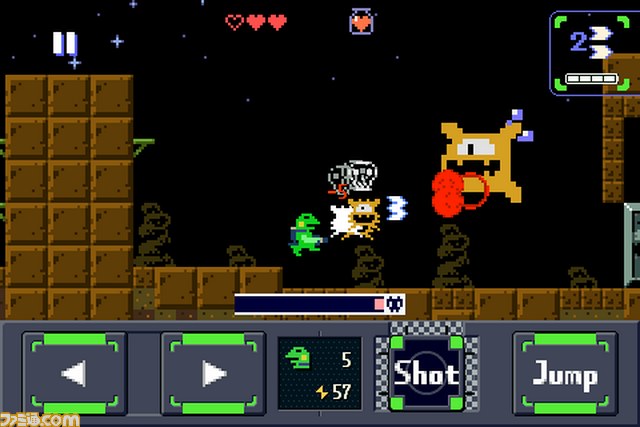The width and height of the screenshot is (640, 427).
Task: Pause the game with the pause icon
Action: coord(65,43)
